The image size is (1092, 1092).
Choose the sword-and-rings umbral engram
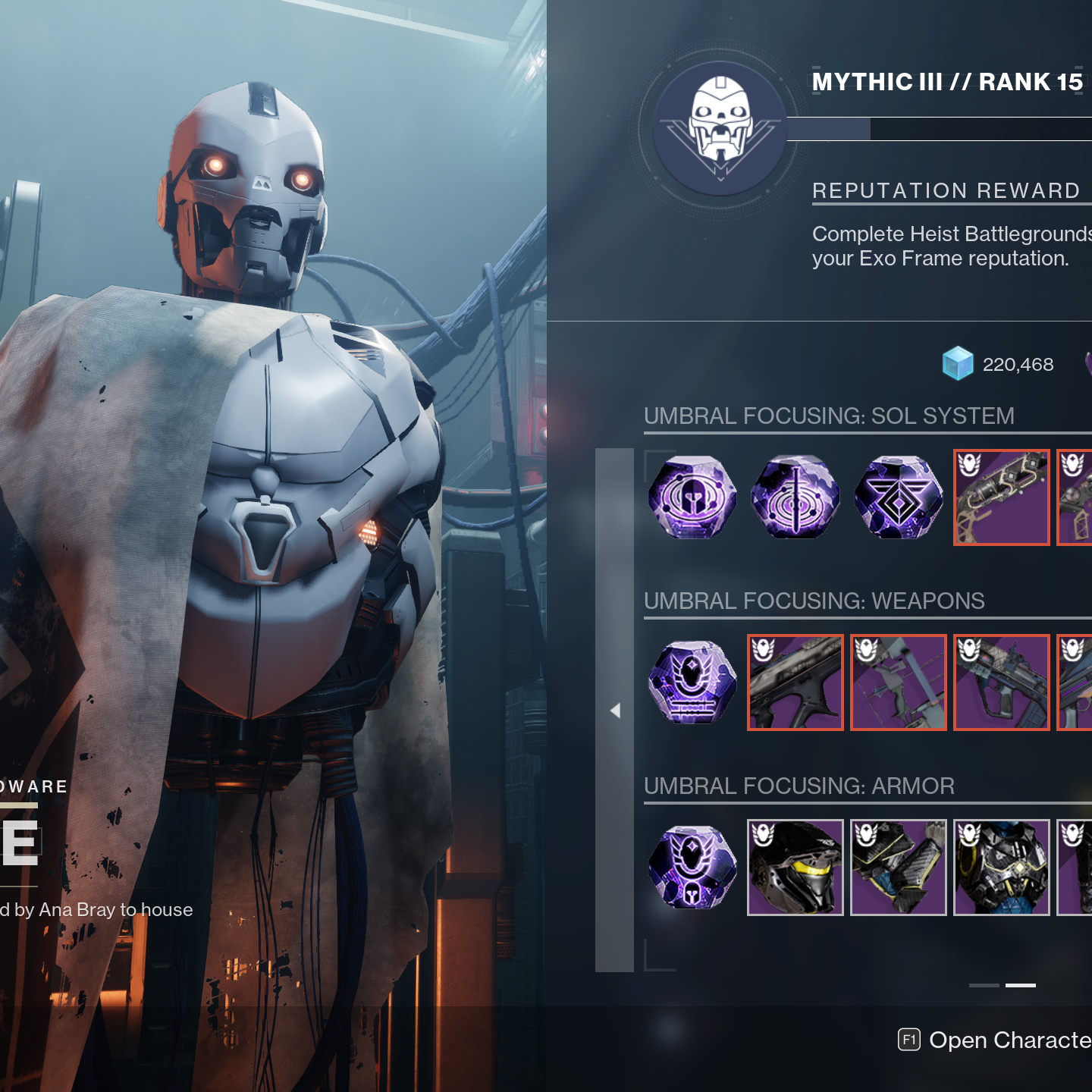tap(795, 497)
